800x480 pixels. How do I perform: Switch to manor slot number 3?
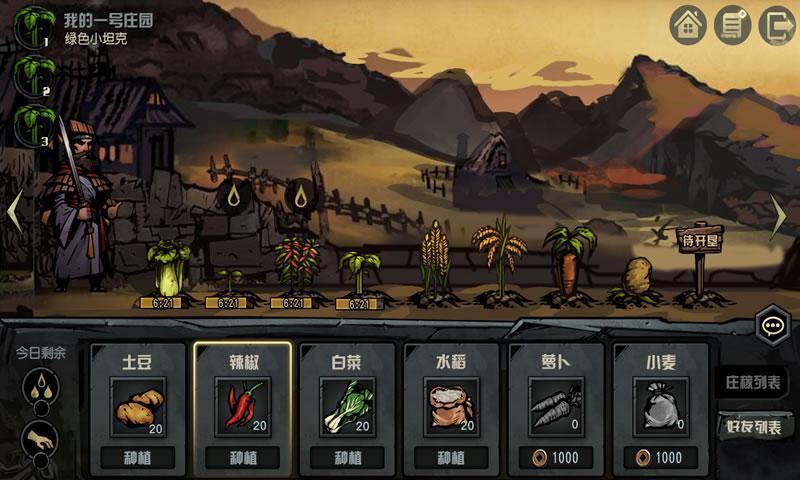33,125
